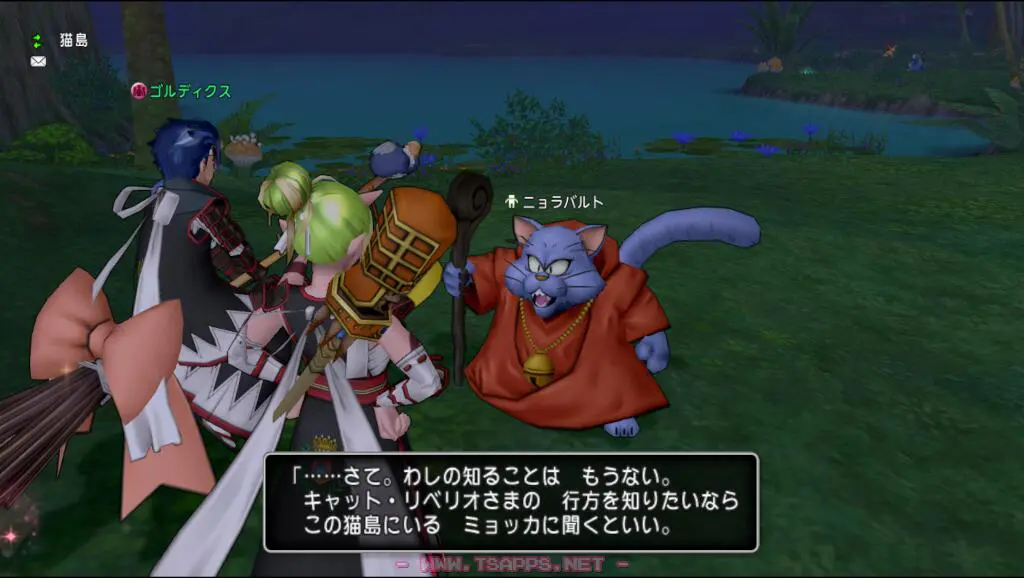
Task: Select the ゴルディクス player name tag
Action: [x=189, y=92]
